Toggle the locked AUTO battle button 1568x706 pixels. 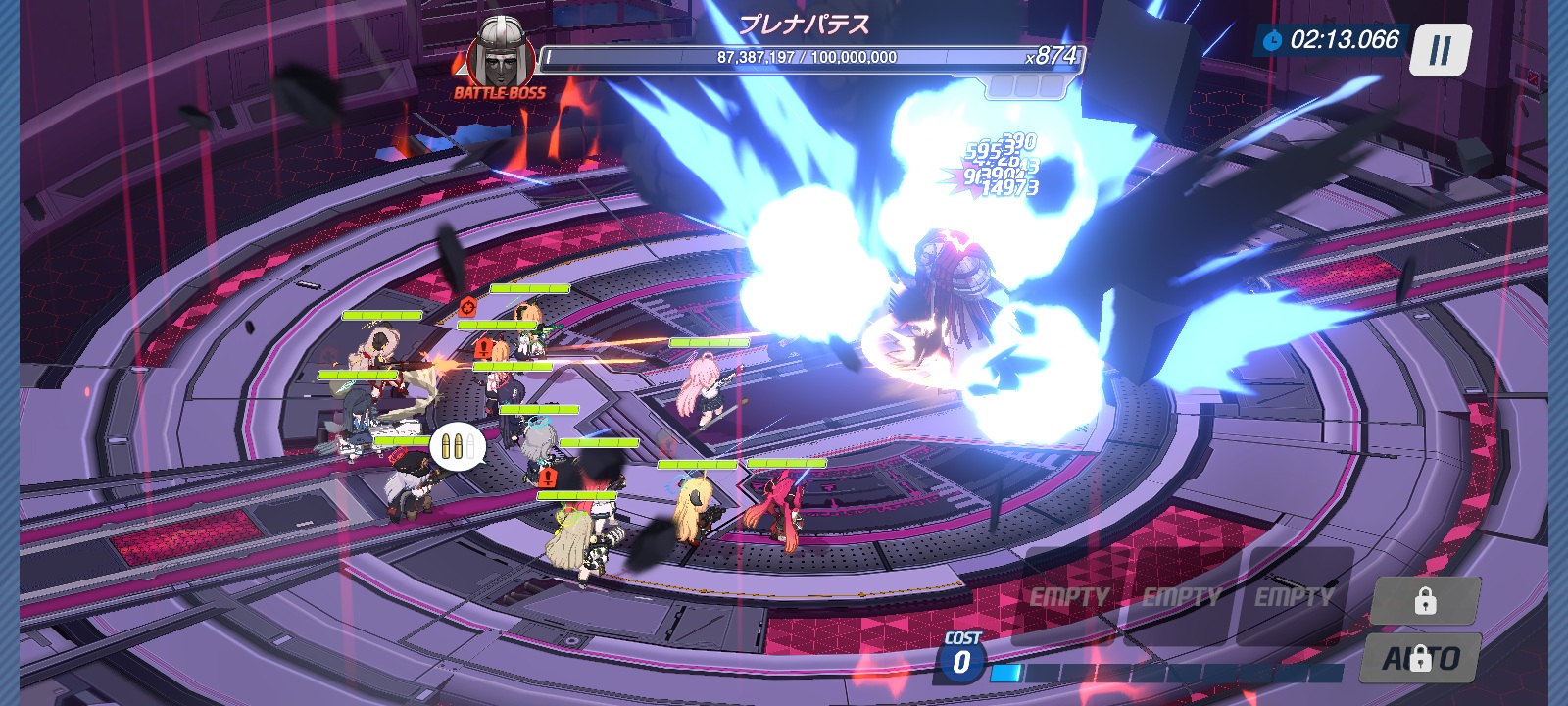(x=1421, y=658)
